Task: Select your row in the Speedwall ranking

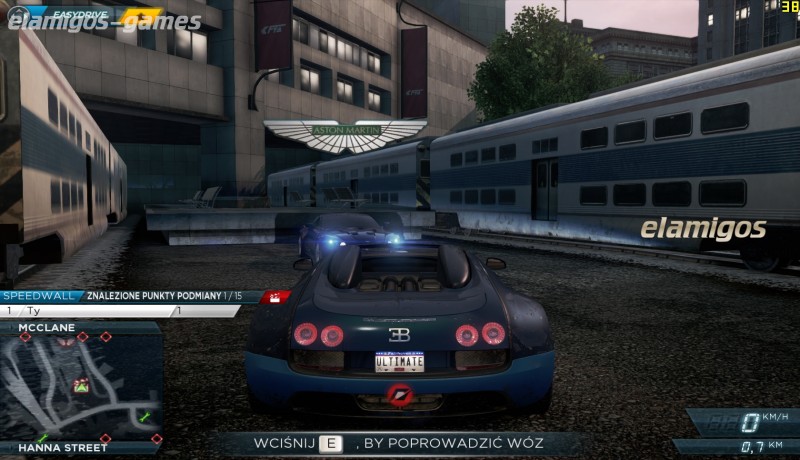Action: point(120,311)
